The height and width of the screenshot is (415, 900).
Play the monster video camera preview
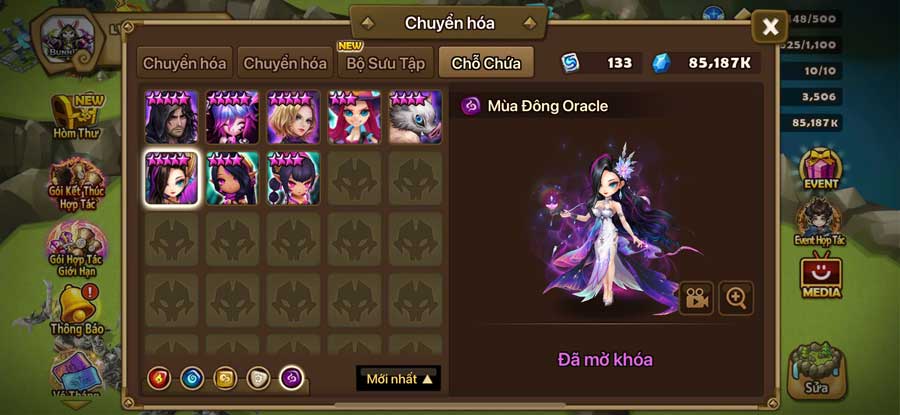pyautogui.click(x=696, y=297)
